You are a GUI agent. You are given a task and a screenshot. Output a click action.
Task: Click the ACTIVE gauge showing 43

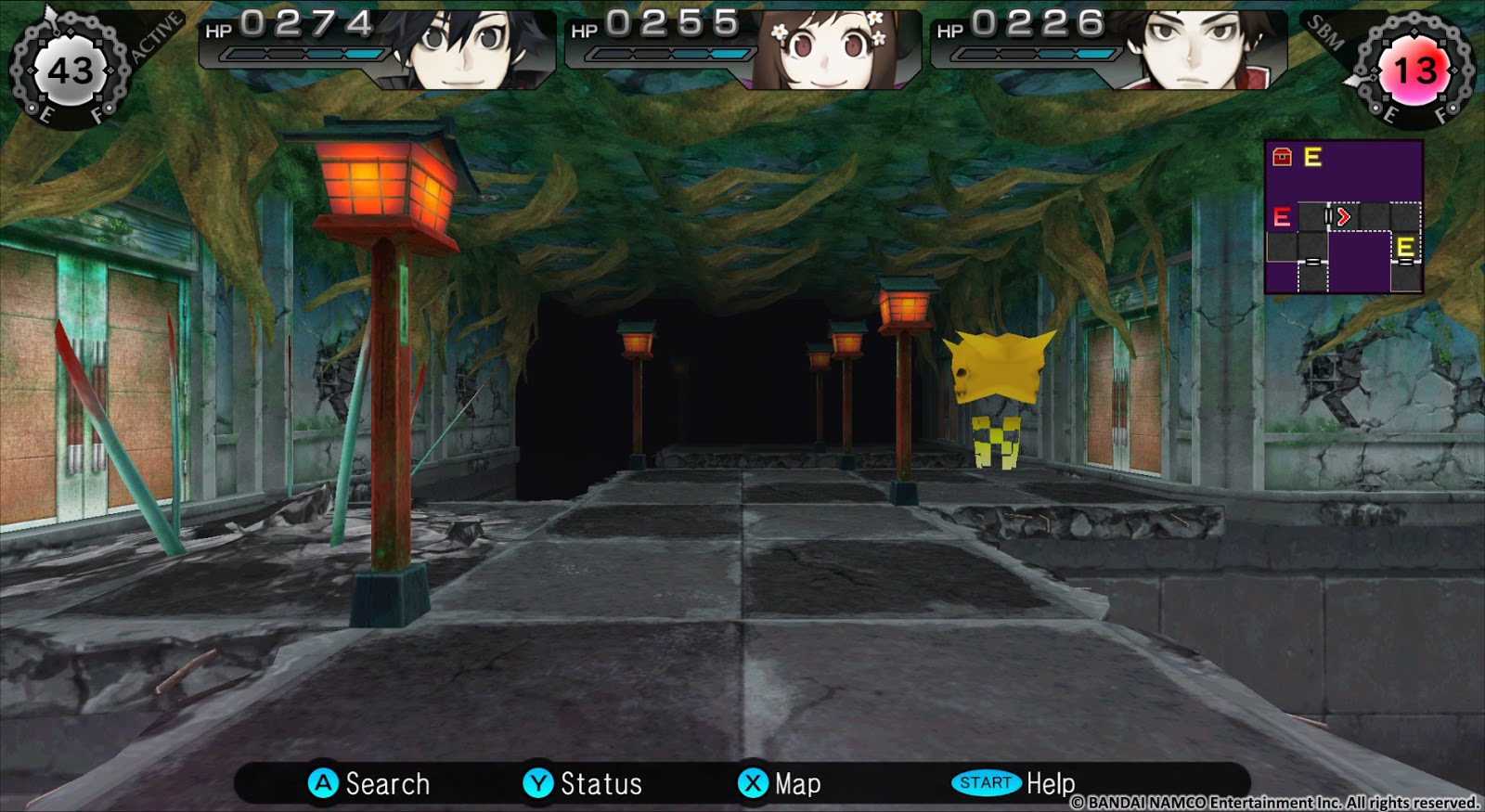tap(70, 67)
